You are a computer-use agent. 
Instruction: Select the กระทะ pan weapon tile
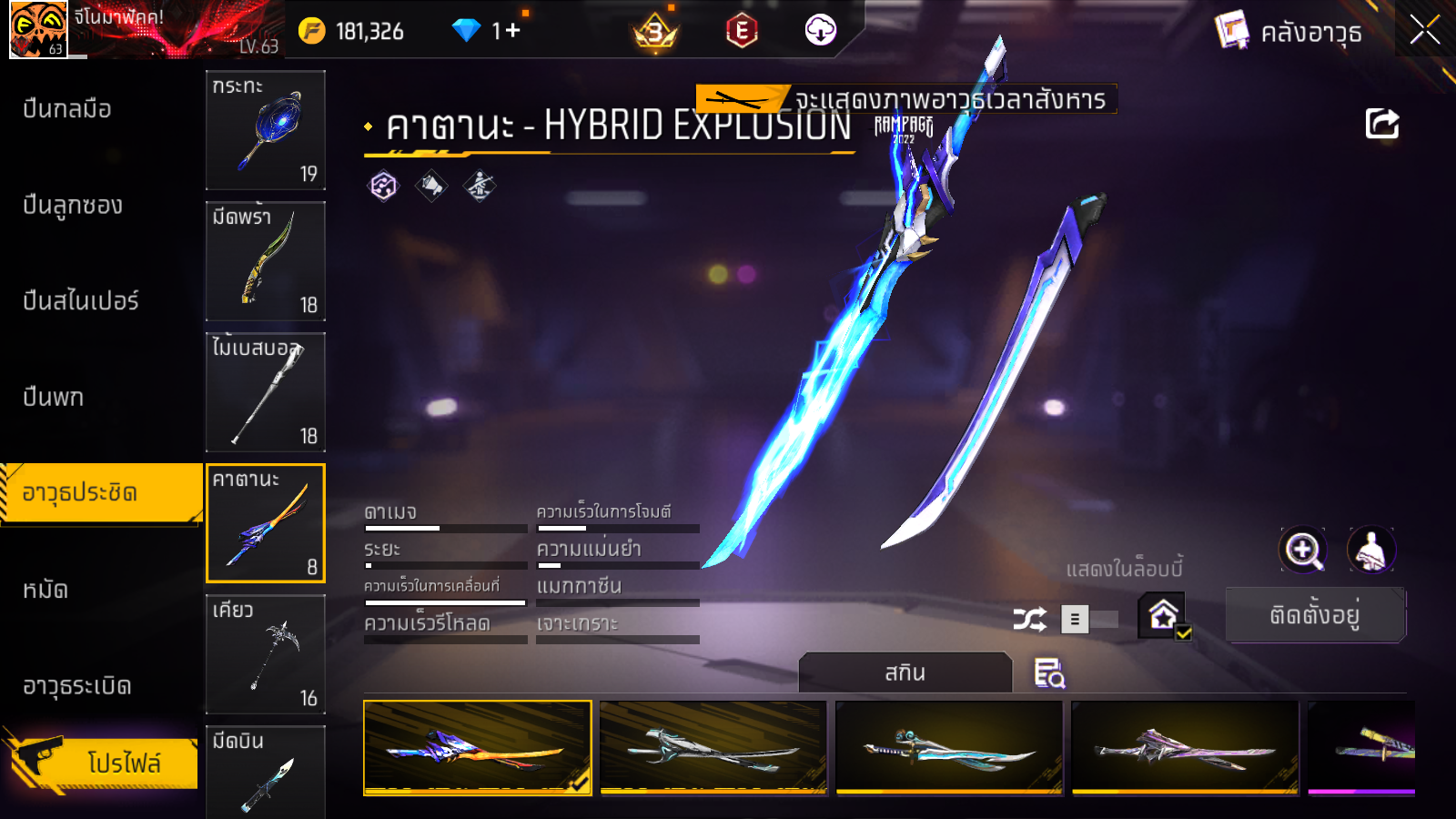tap(266, 130)
